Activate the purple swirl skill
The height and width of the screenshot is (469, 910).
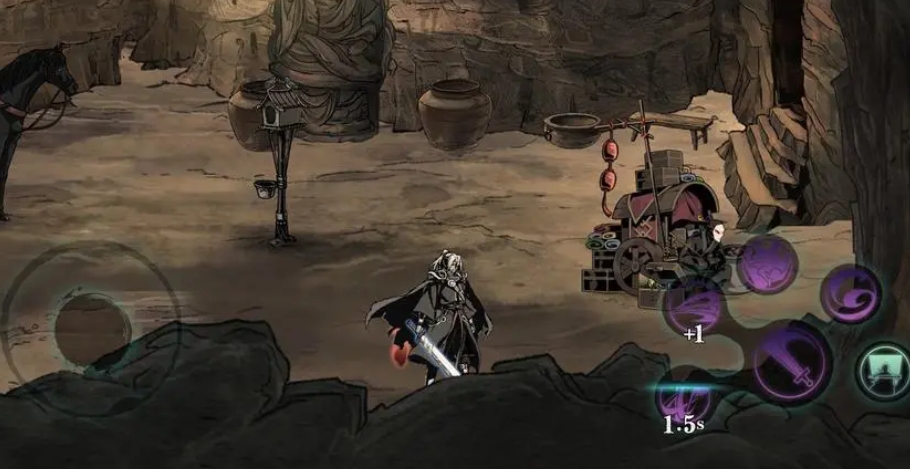pyautogui.click(x=850, y=294)
